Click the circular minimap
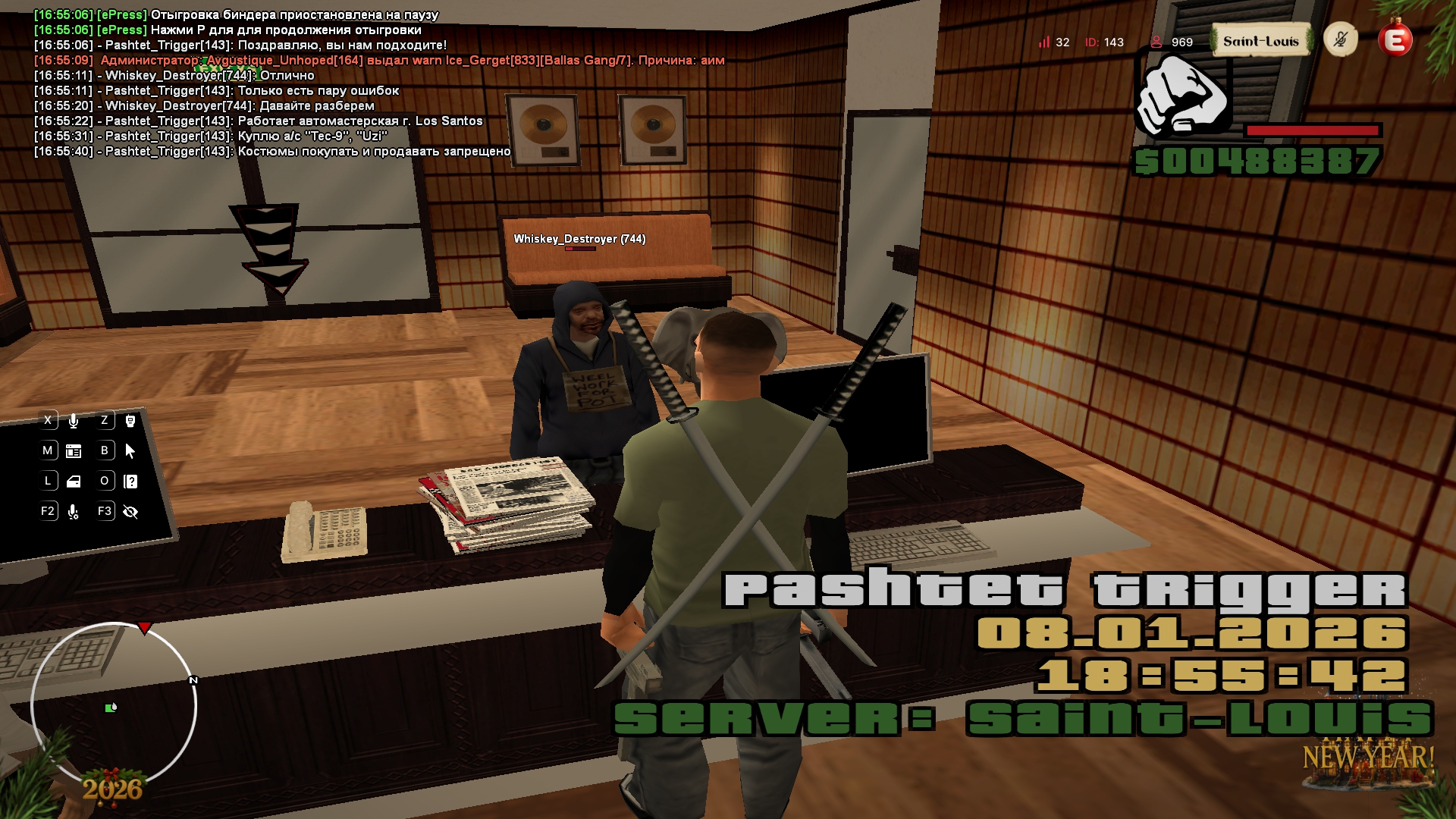1456x819 pixels. [114, 705]
